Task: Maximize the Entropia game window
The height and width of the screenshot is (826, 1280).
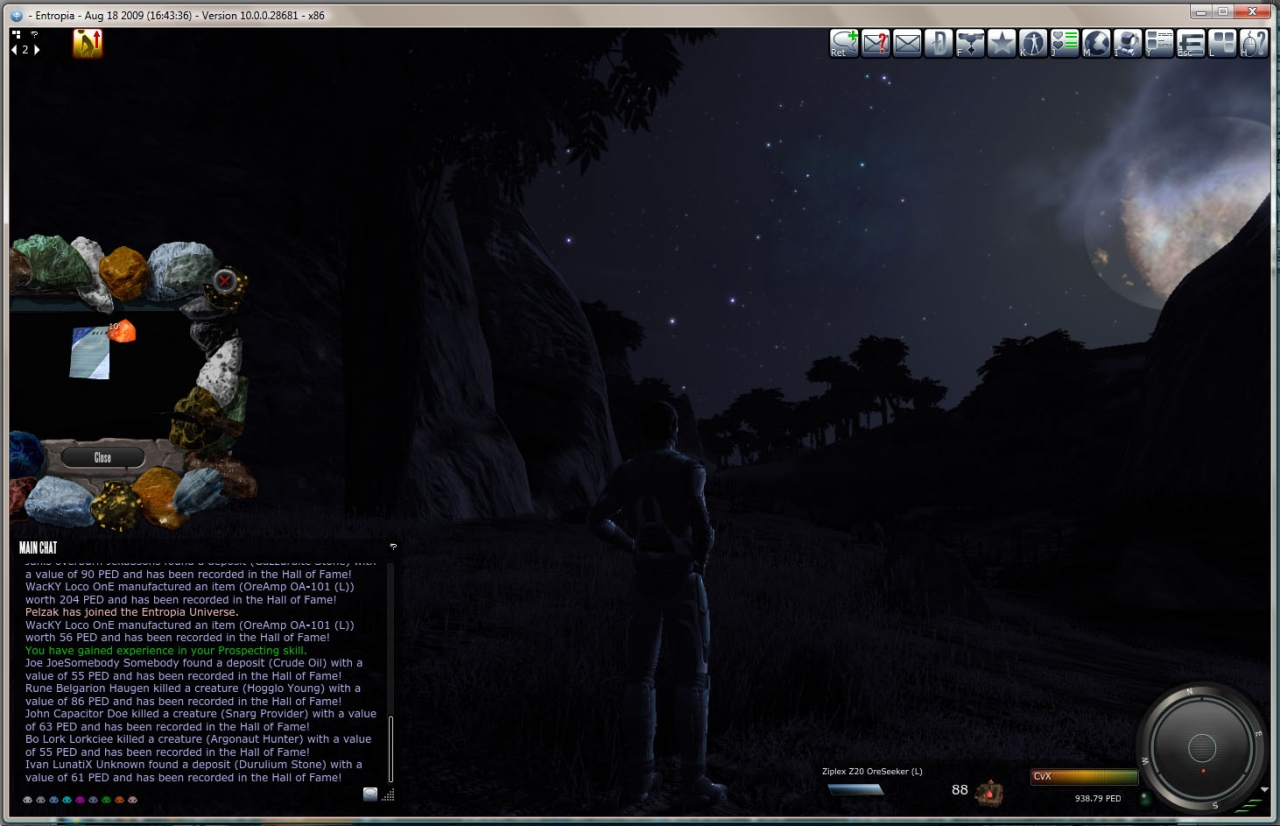Action: (1222, 13)
